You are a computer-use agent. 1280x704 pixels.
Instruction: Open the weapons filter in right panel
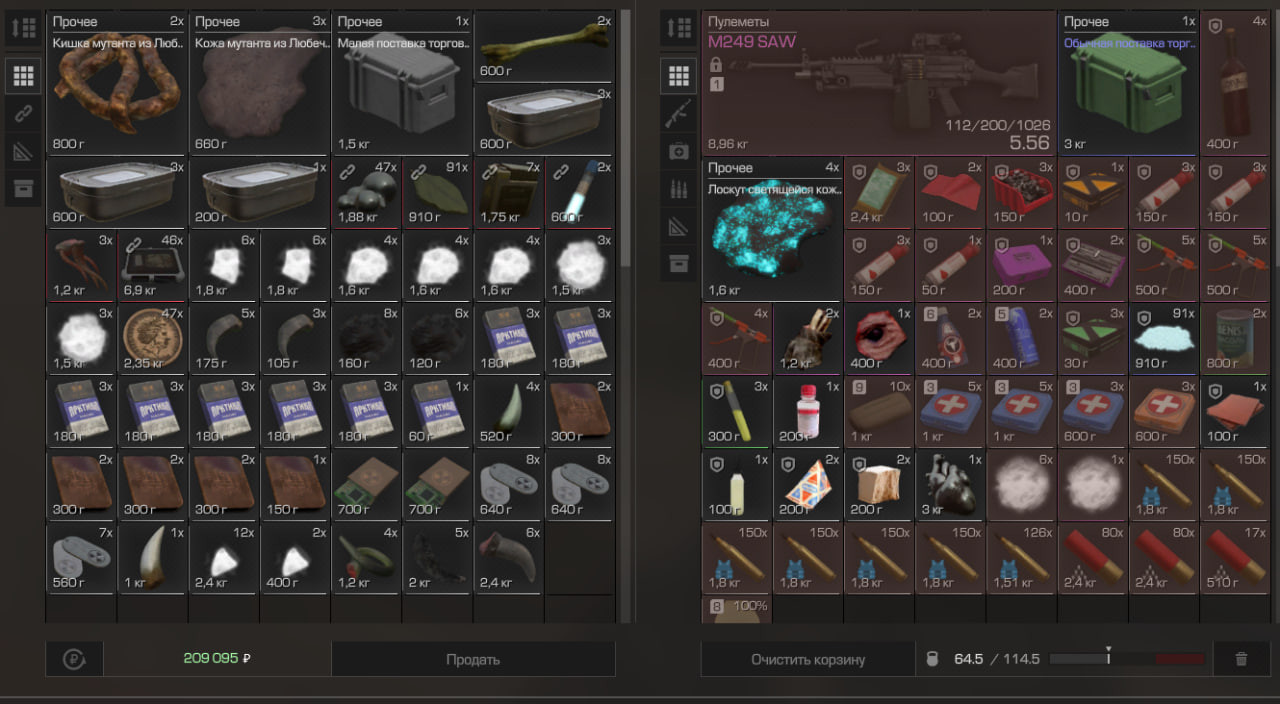[x=679, y=113]
